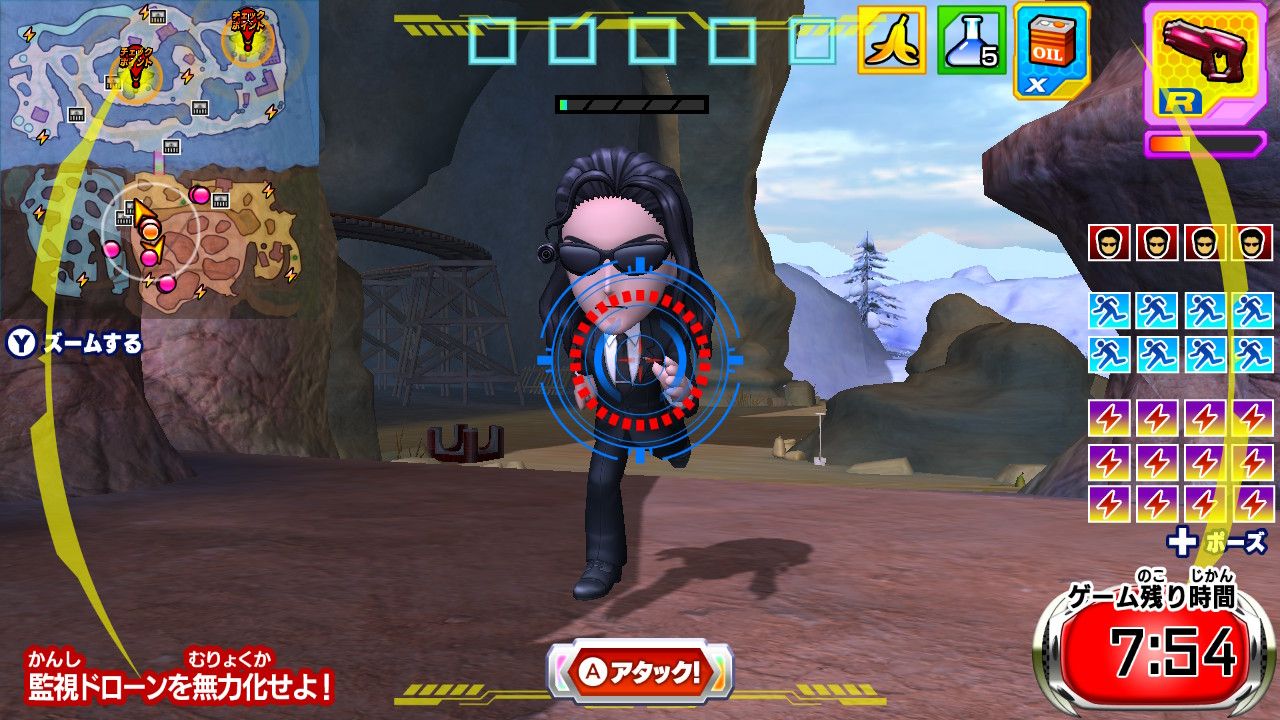Click the health gauge above the enemy

click(x=630, y=105)
